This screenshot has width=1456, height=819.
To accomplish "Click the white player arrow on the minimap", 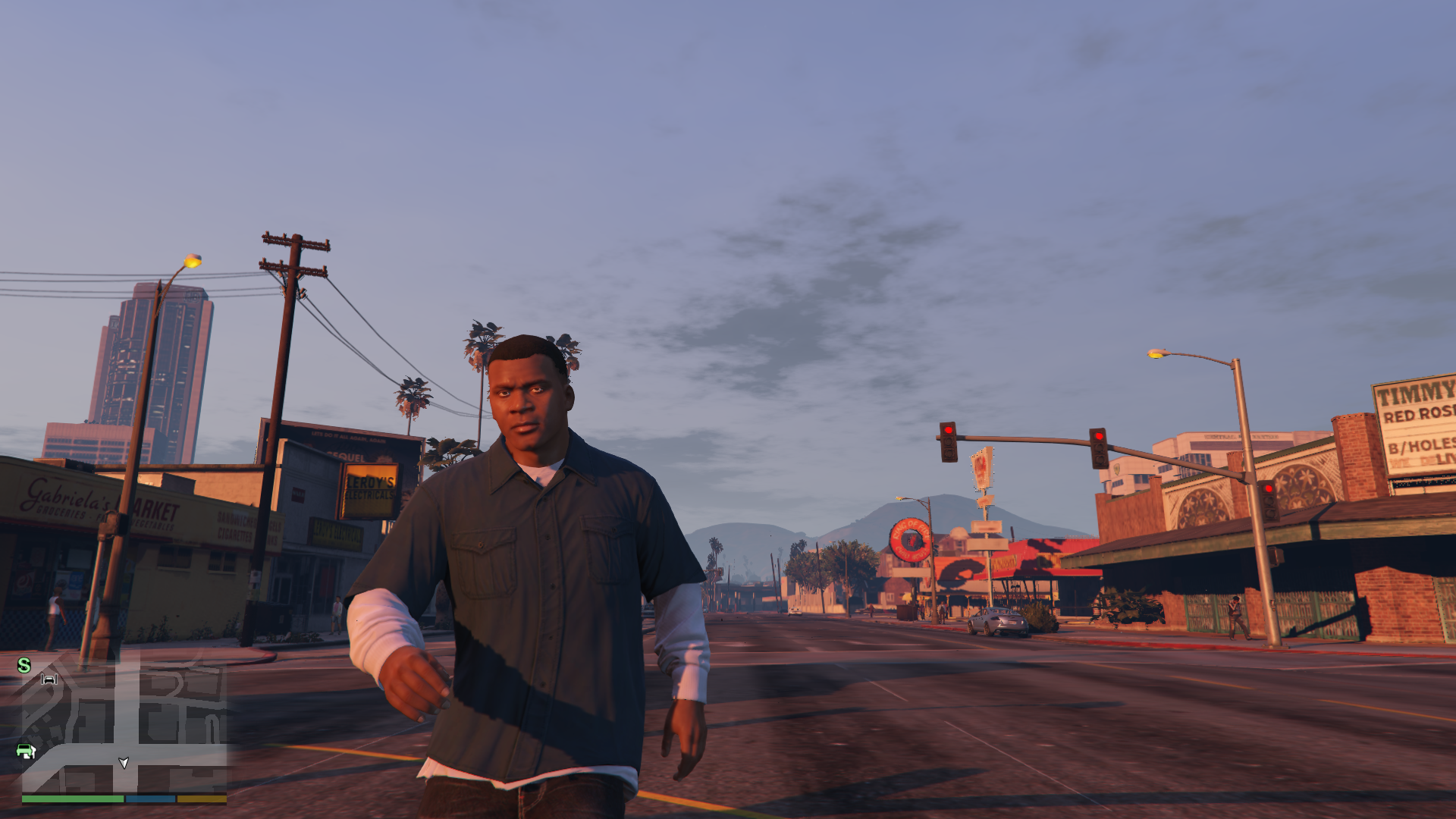I will click(124, 763).
